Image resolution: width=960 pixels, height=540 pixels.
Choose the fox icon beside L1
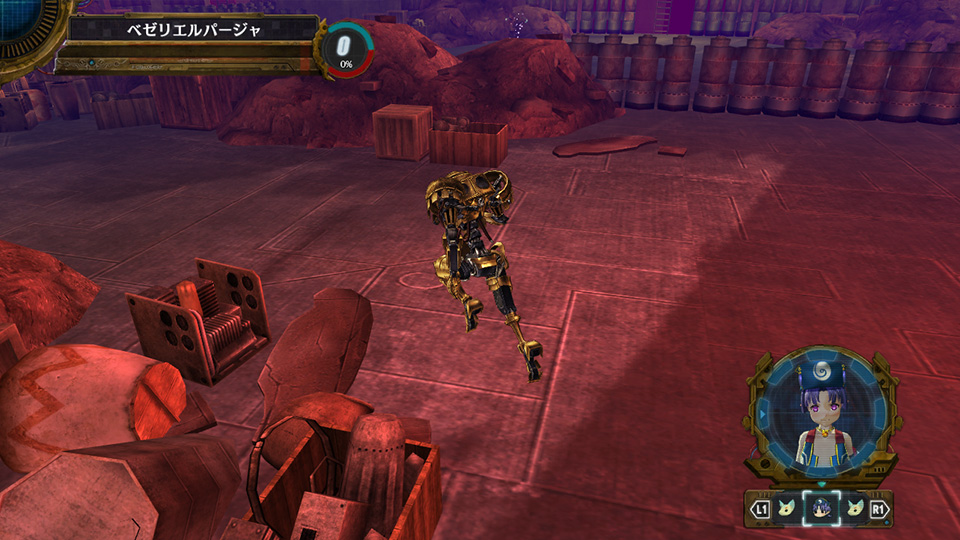786,510
